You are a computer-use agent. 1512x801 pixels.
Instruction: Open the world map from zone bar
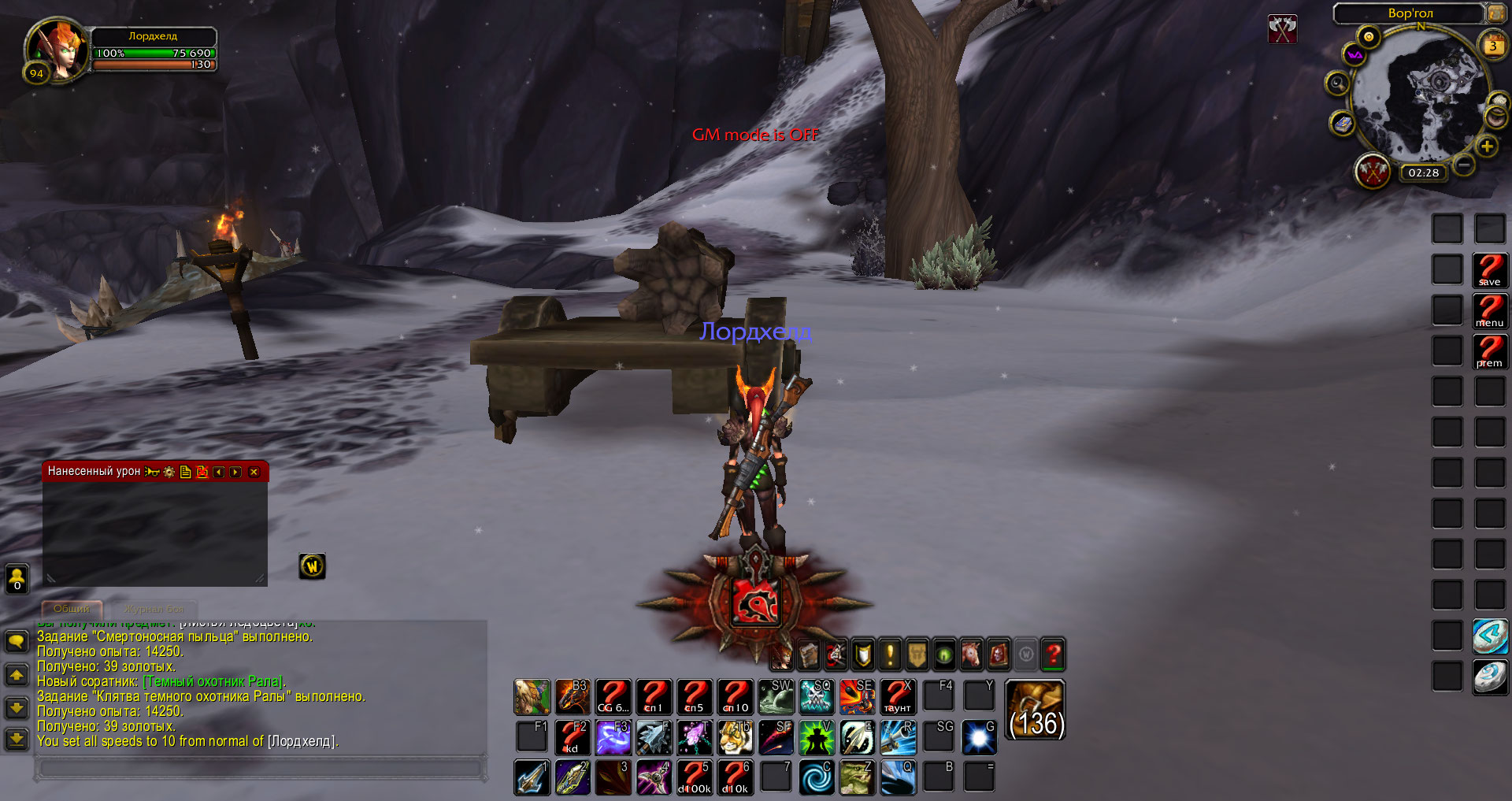(1495, 13)
